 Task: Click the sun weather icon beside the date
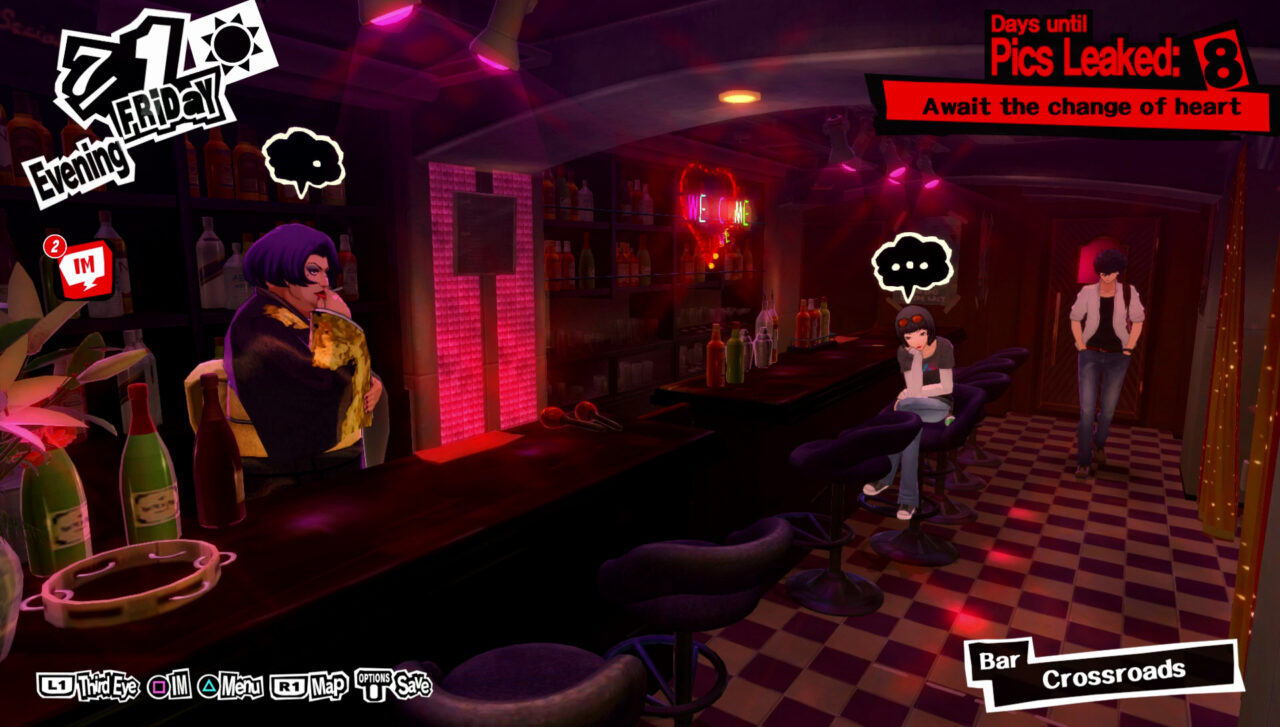pos(232,42)
